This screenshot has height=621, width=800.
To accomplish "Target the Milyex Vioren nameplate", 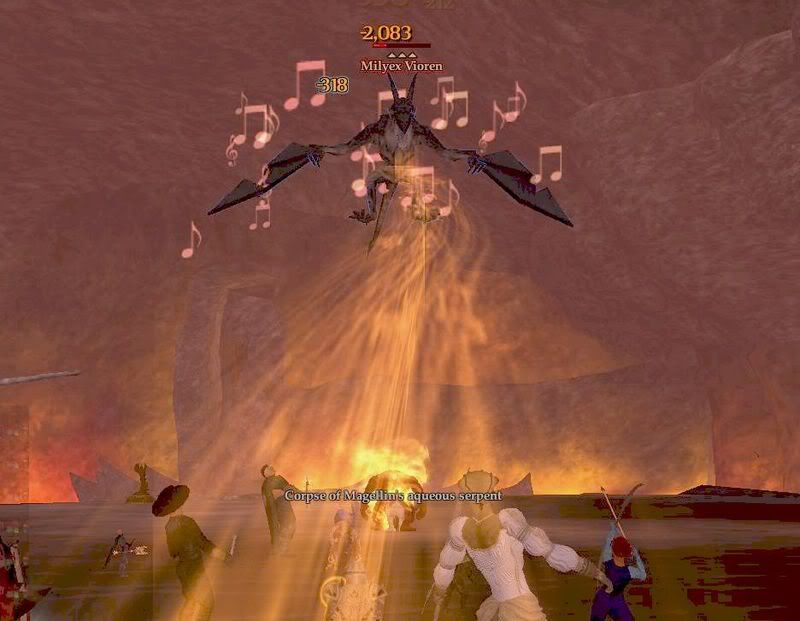I will (x=401, y=66).
